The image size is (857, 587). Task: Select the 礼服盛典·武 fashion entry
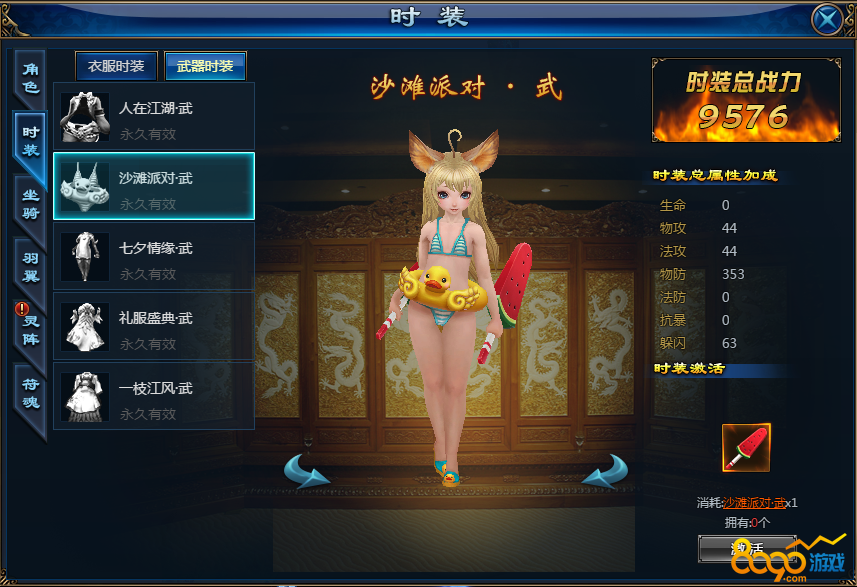pos(154,326)
